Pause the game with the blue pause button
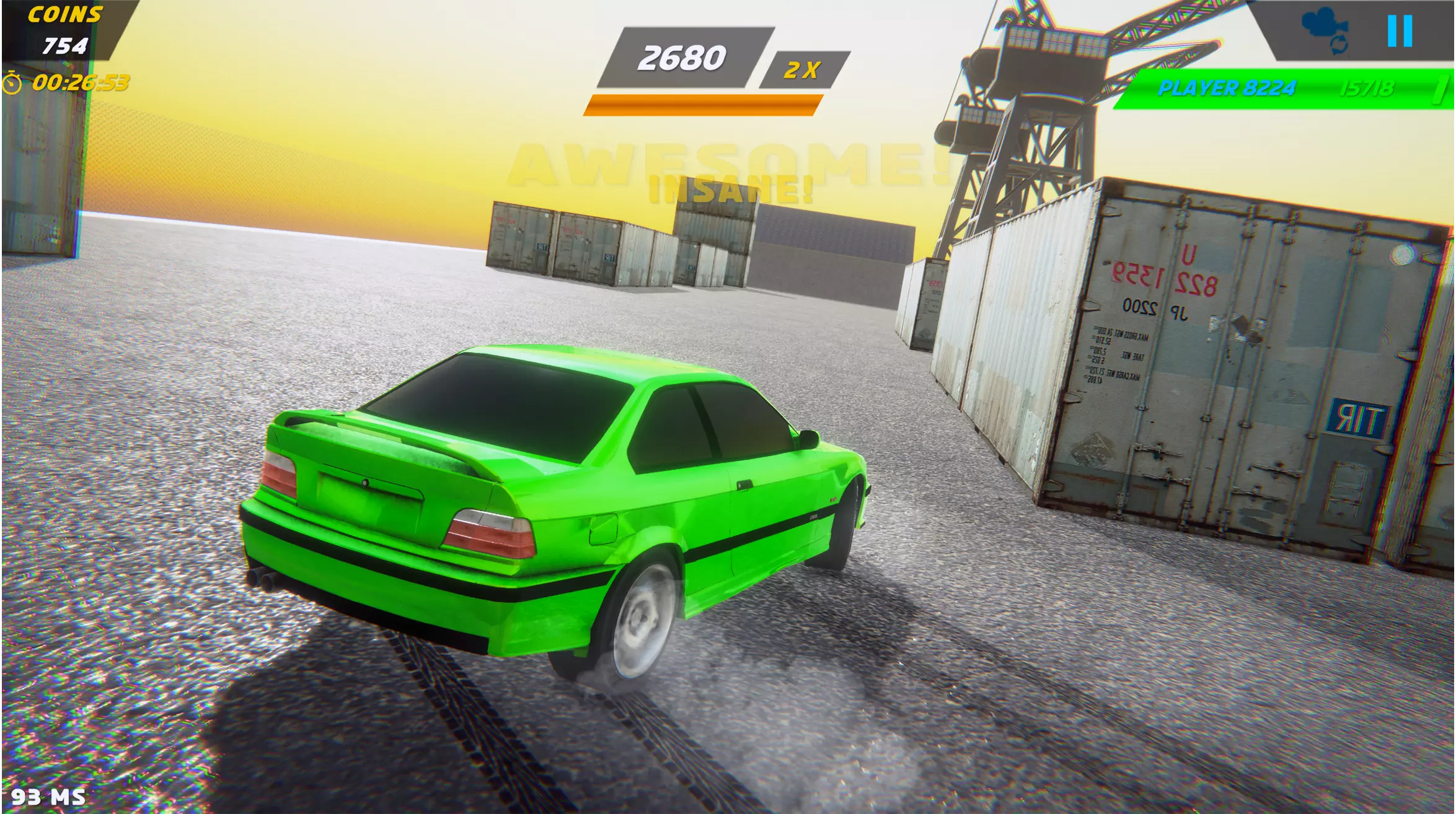1456x814 pixels. tap(1400, 31)
